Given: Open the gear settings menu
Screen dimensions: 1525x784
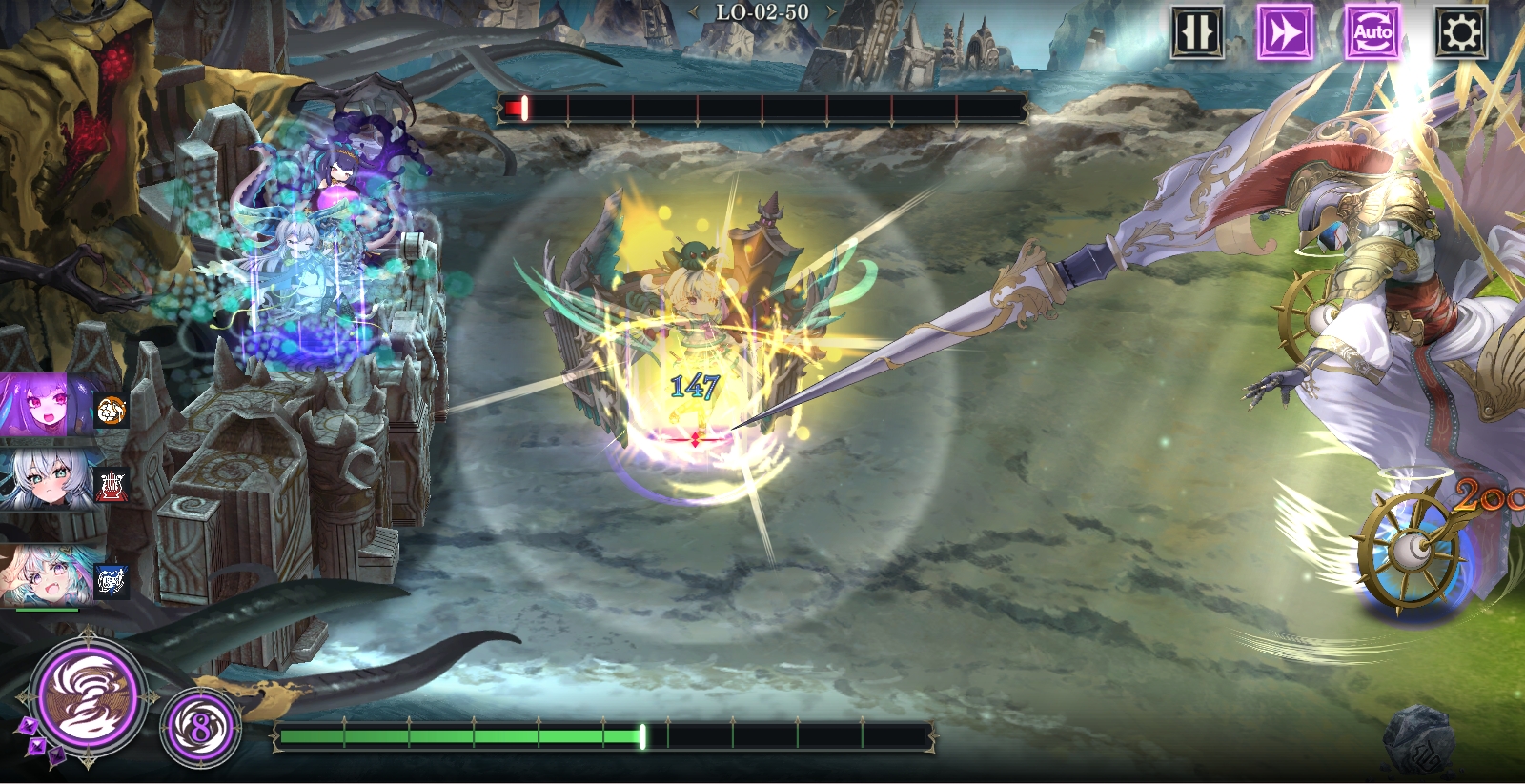Looking at the screenshot, I should click(x=1460, y=32).
